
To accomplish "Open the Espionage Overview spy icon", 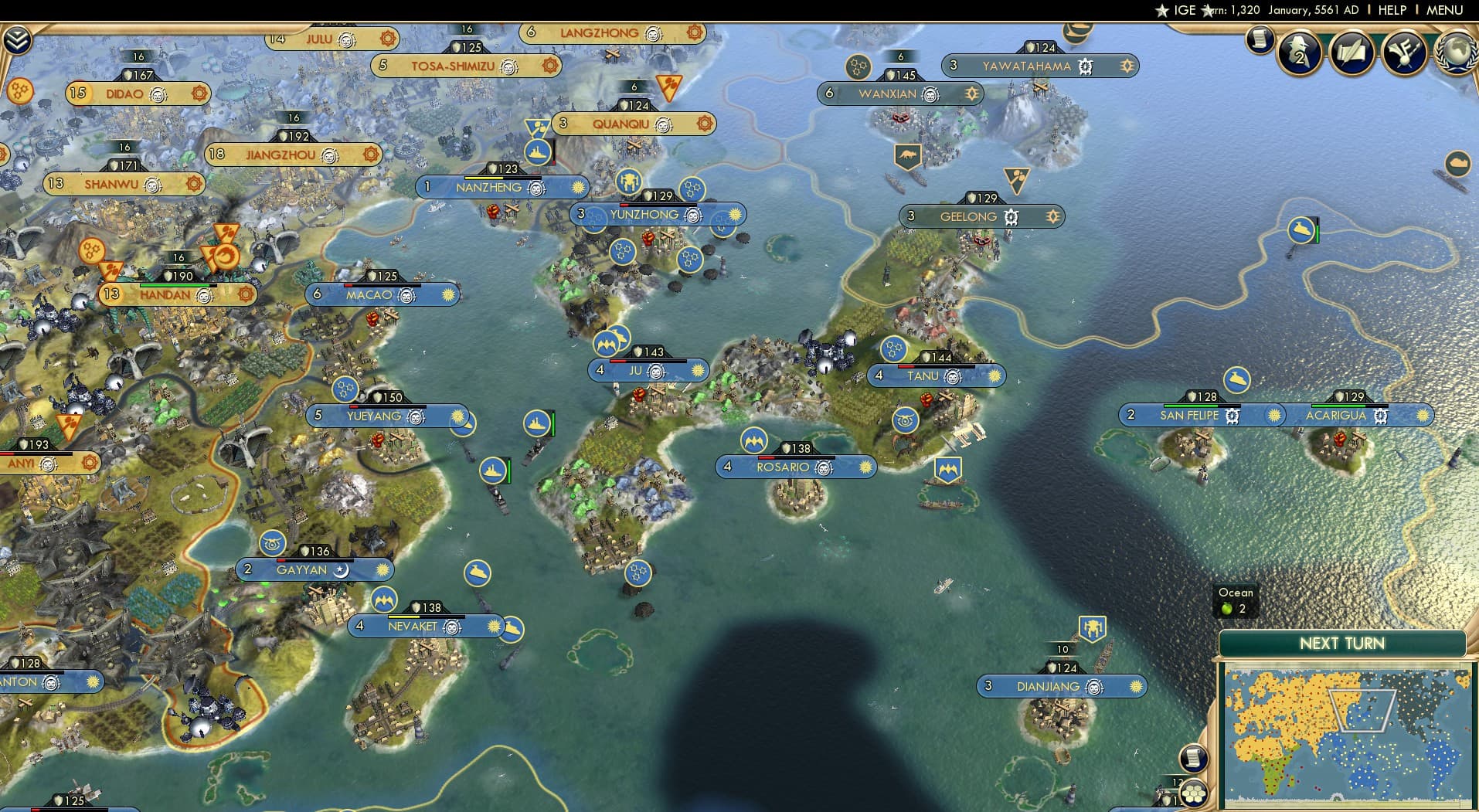I will (1299, 54).
